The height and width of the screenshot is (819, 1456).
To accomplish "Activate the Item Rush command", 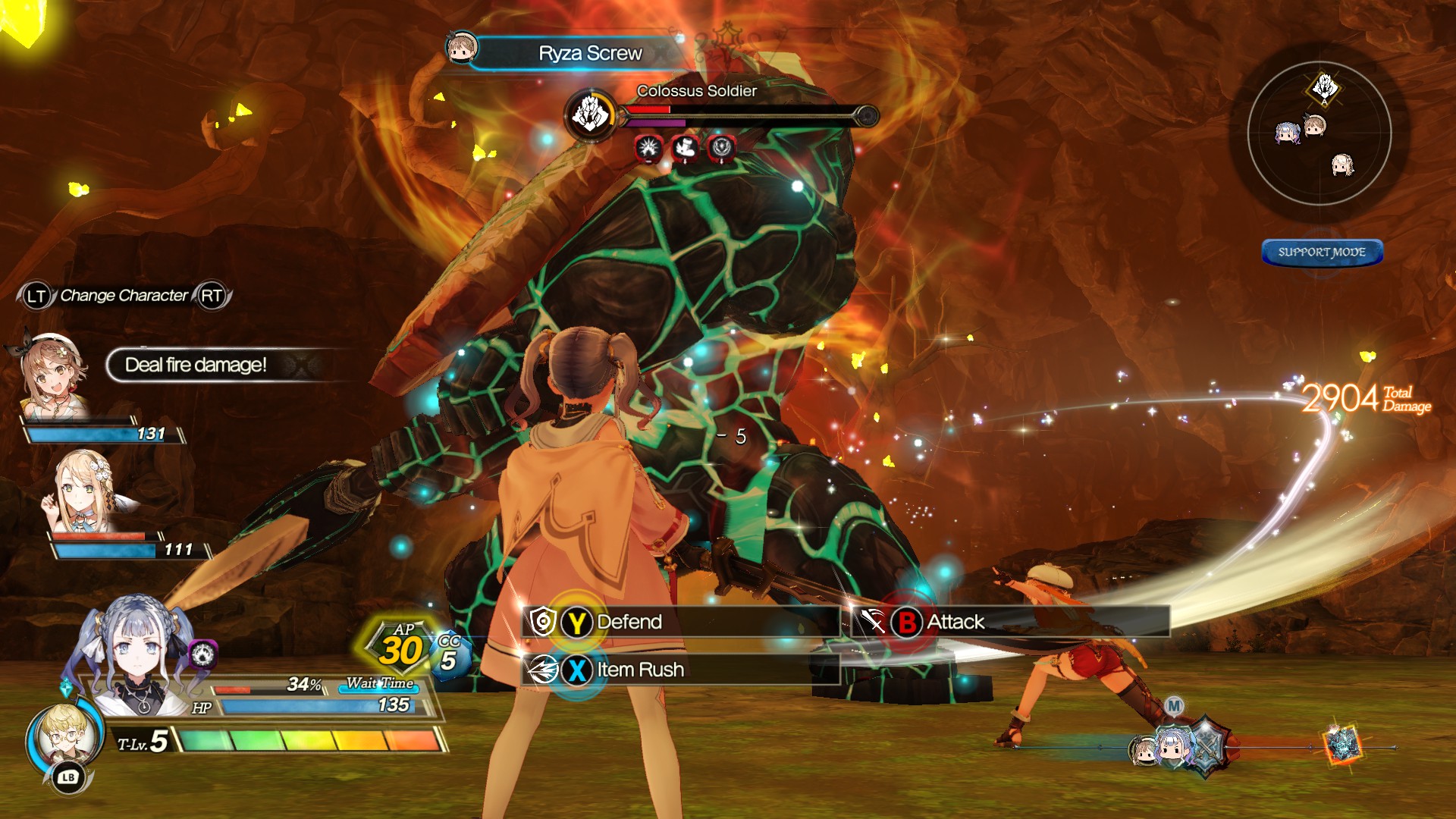I will click(639, 670).
